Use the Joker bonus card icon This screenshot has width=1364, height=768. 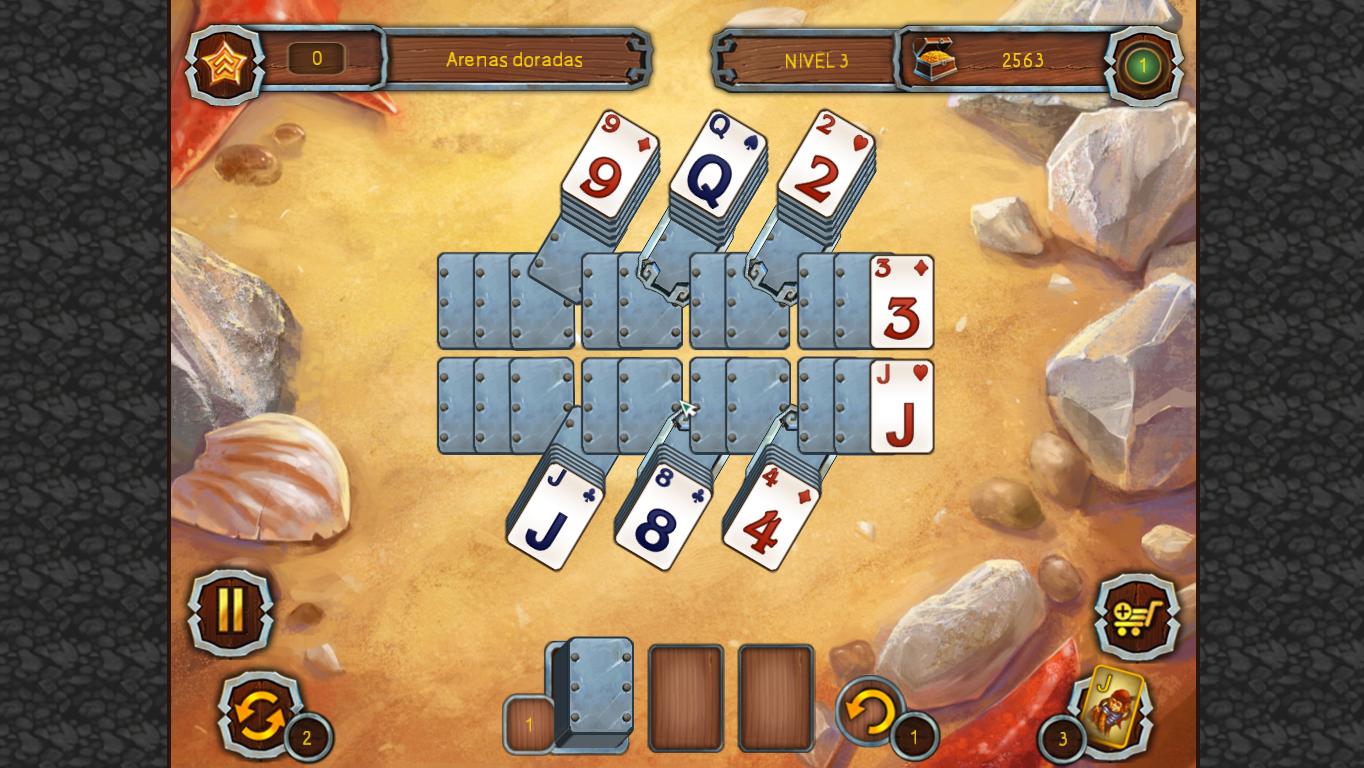point(1113,712)
